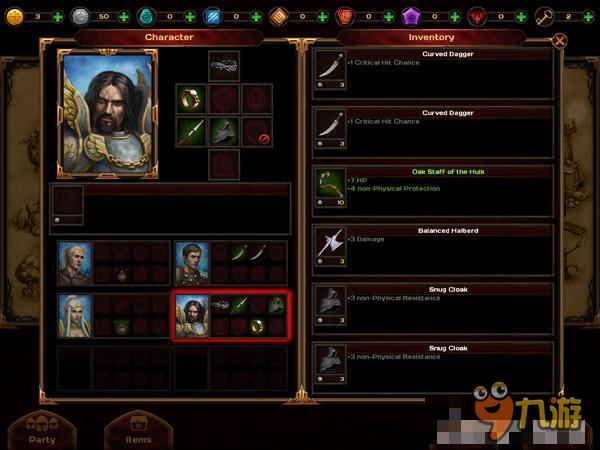The width and height of the screenshot is (600, 450).
Task: Add silver coins using the plus button
Action: tap(123, 17)
